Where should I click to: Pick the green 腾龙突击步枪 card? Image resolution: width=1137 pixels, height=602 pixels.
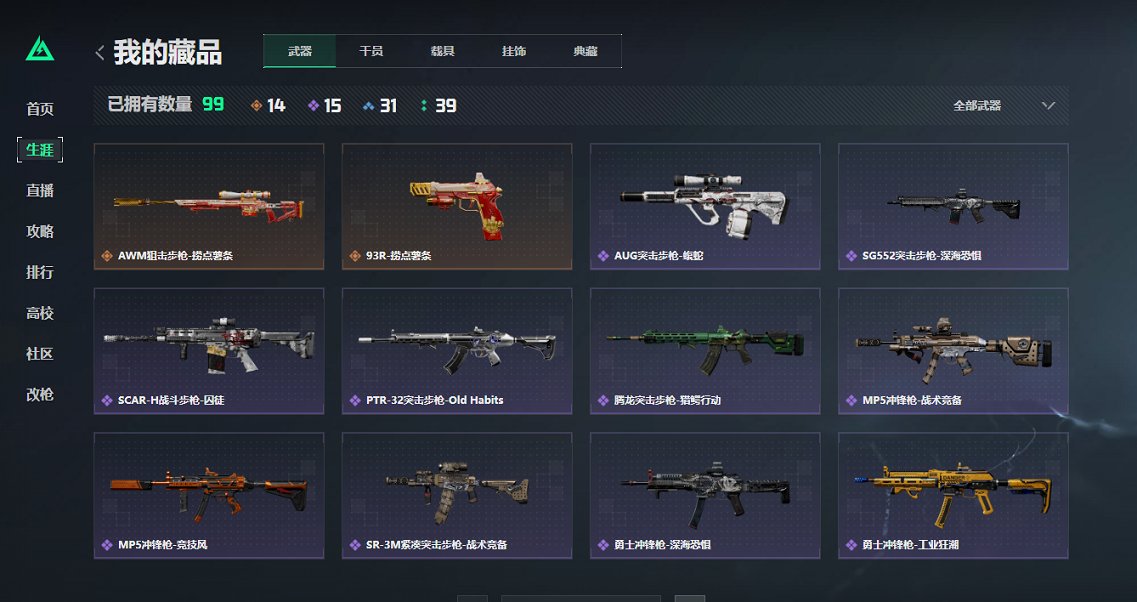704,350
